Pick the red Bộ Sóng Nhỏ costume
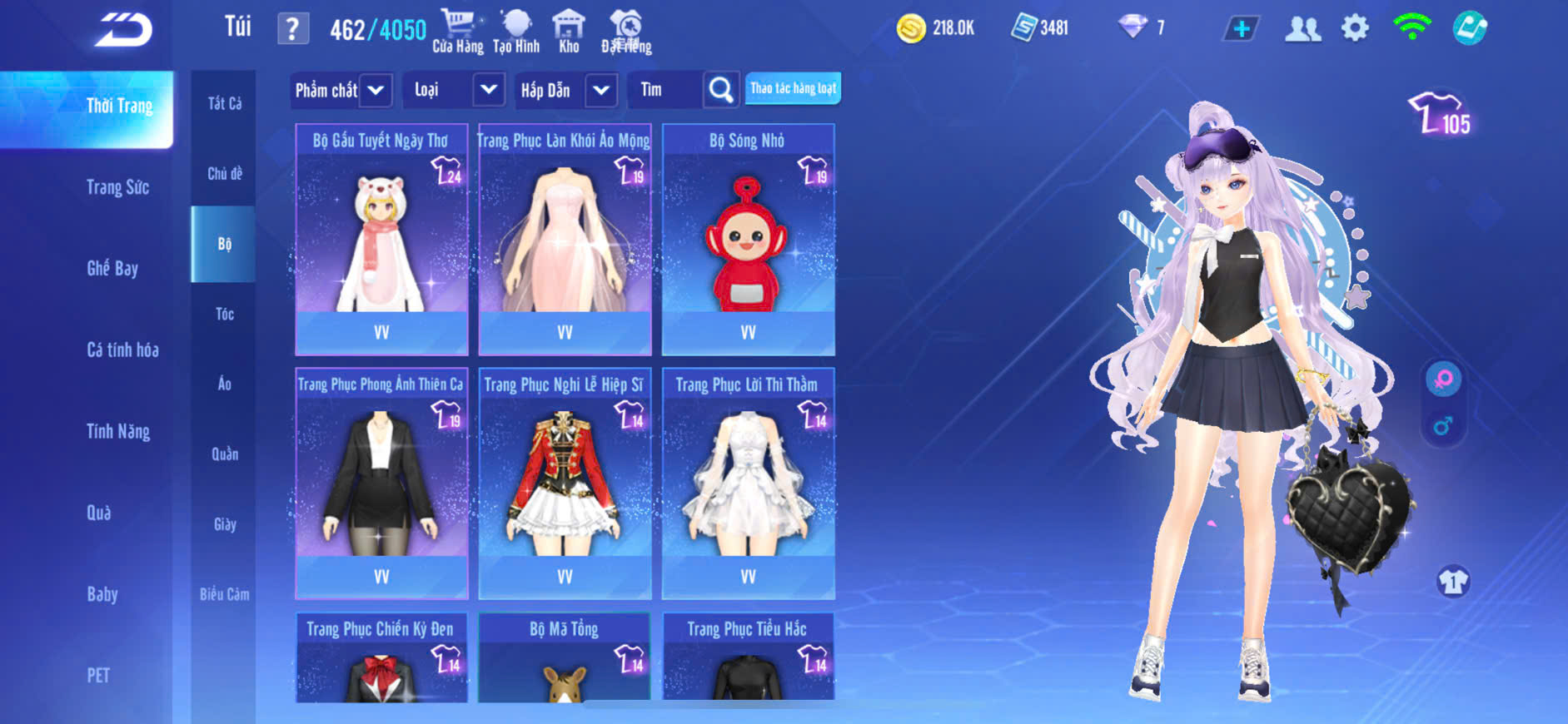This screenshot has height=724, width=1568. tap(748, 240)
